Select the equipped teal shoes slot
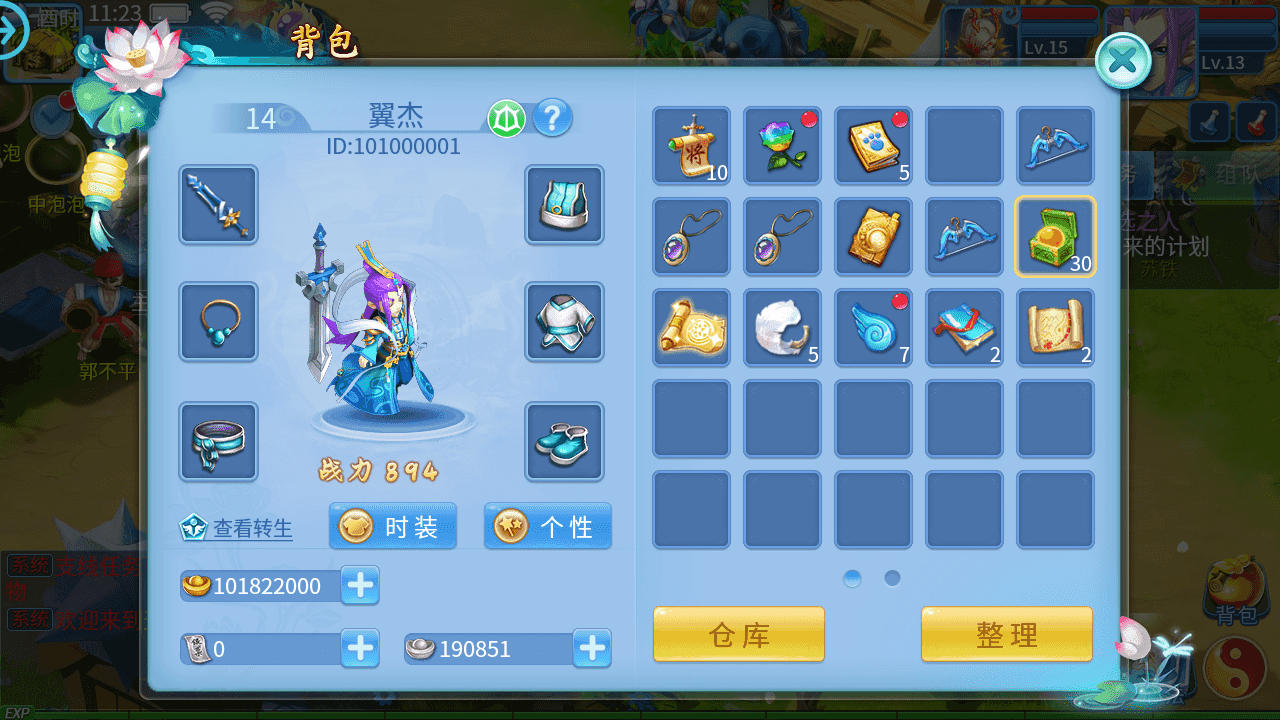 (564, 441)
